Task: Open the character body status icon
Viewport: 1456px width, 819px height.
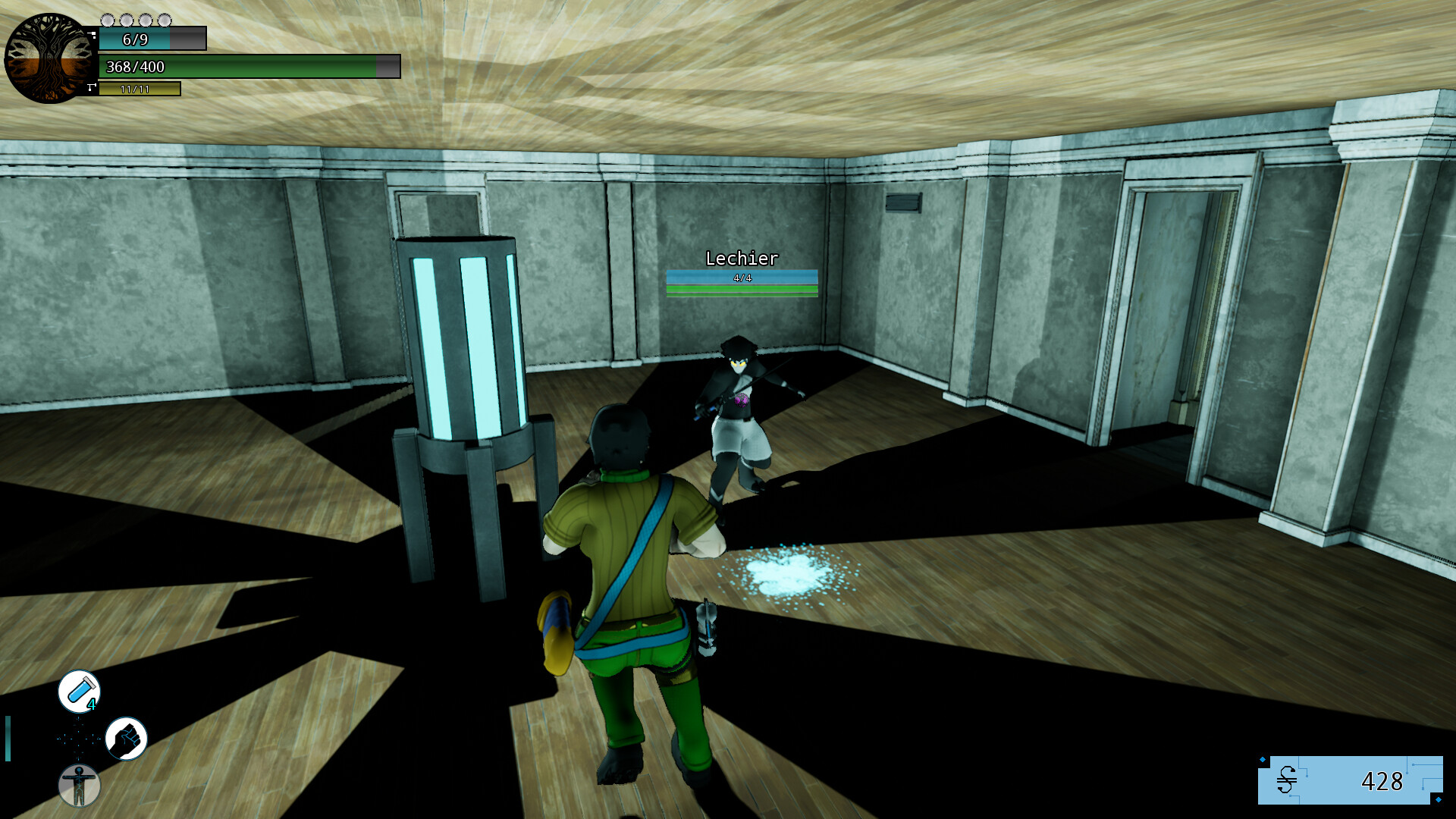Action: [79, 786]
